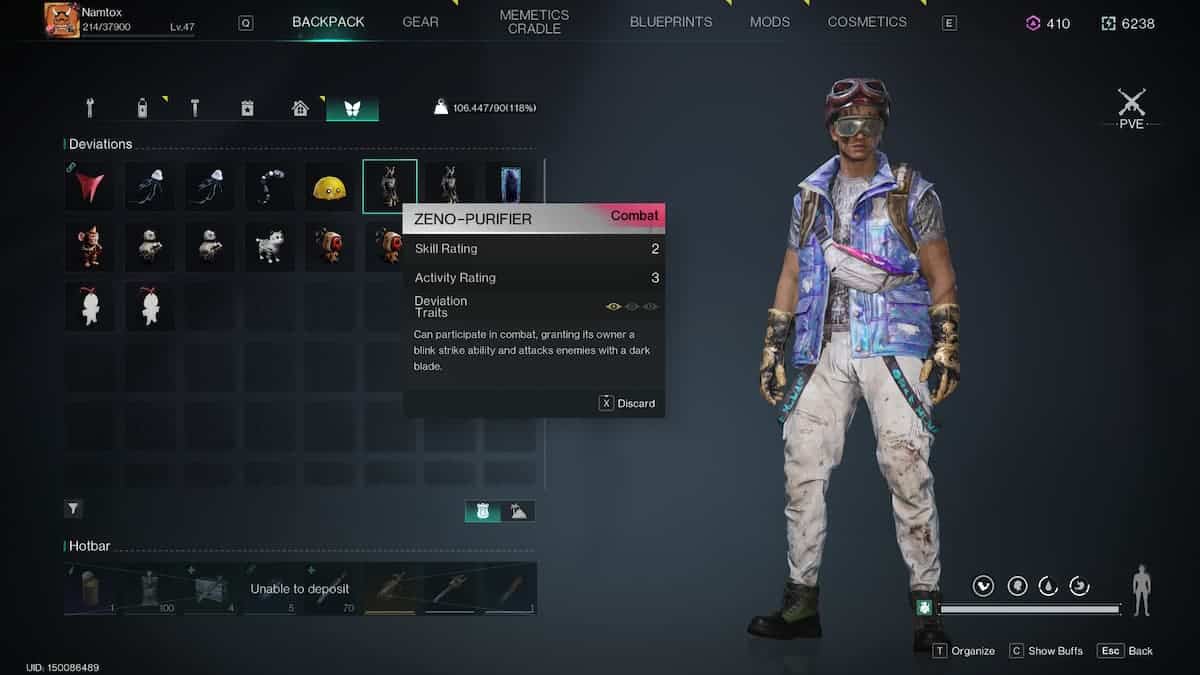The height and width of the screenshot is (675, 1200).
Task: Pick the white spotted dog deviation
Action: [270, 246]
